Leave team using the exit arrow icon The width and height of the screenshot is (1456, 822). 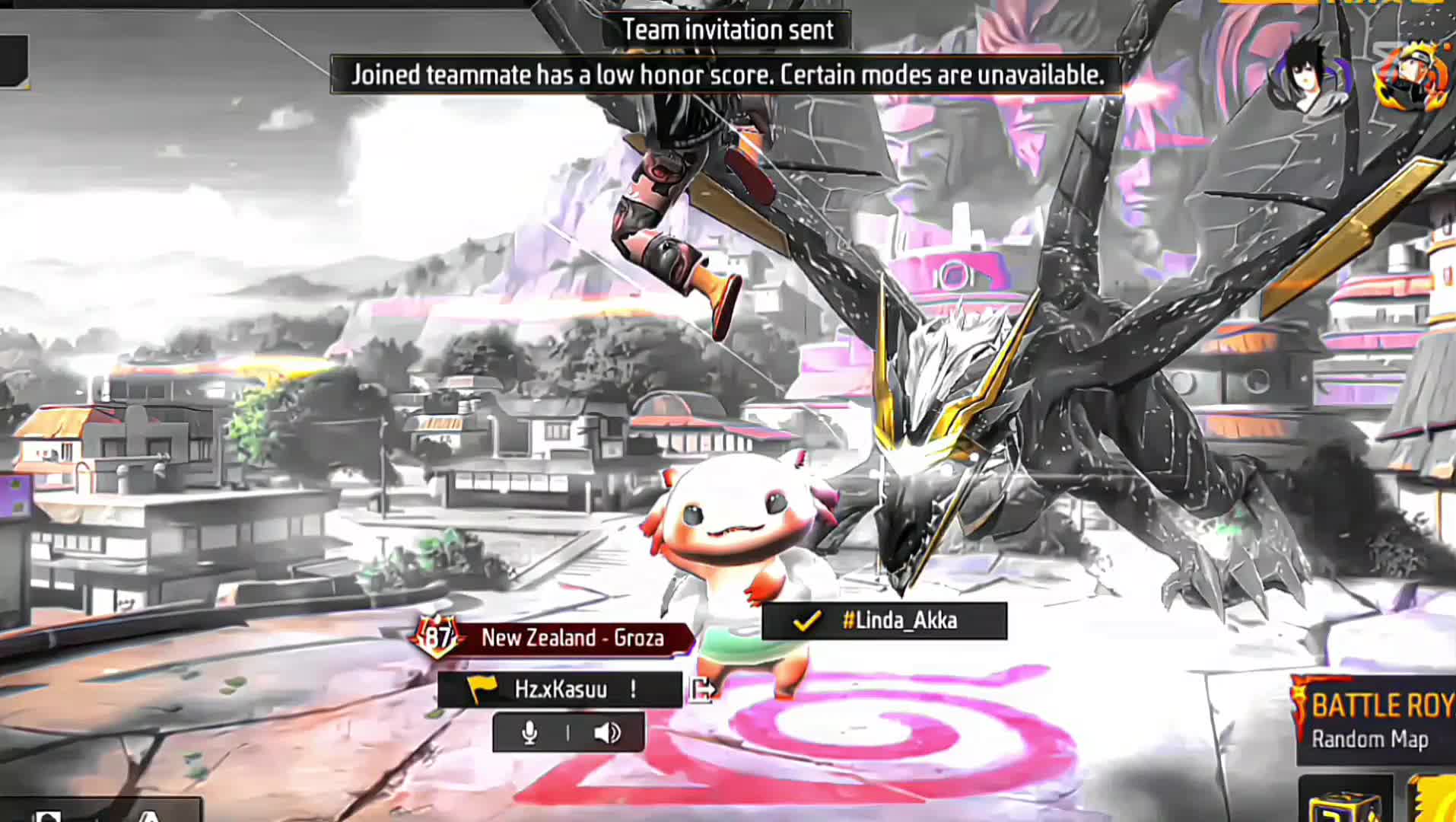702,690
